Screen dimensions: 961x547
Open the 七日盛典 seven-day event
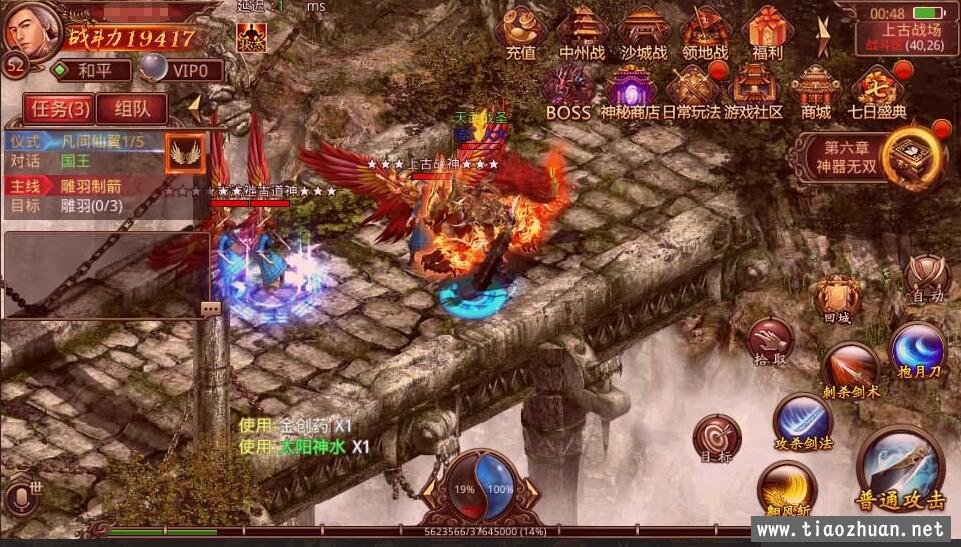click(x=877, y=90)
